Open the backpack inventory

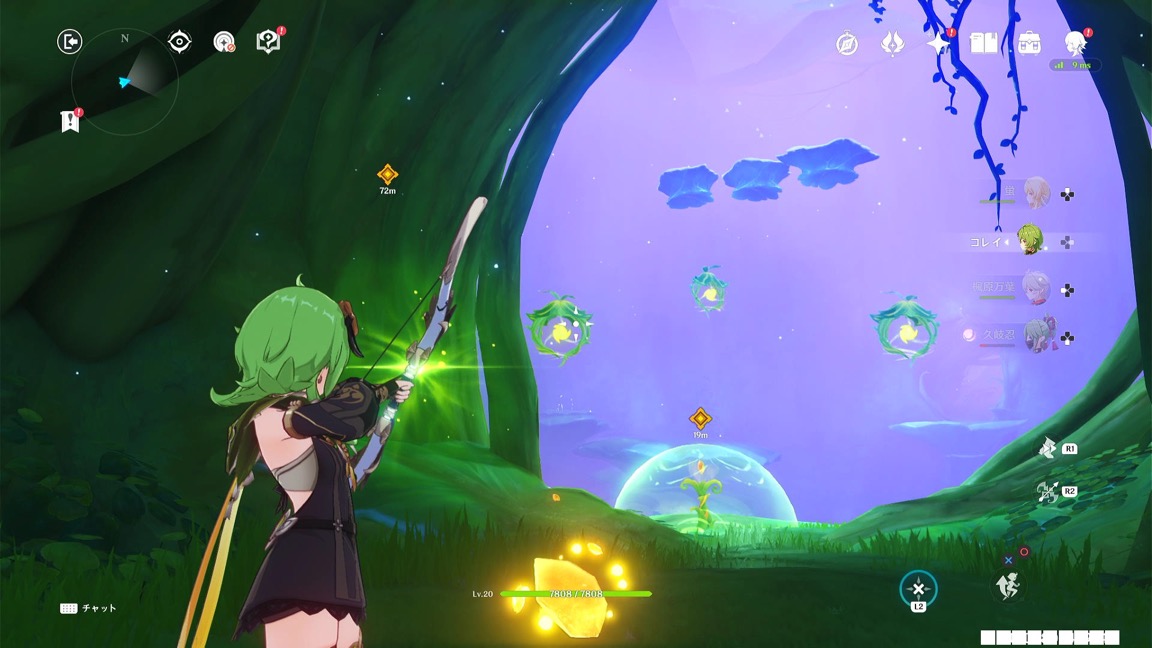[1029, 43]
